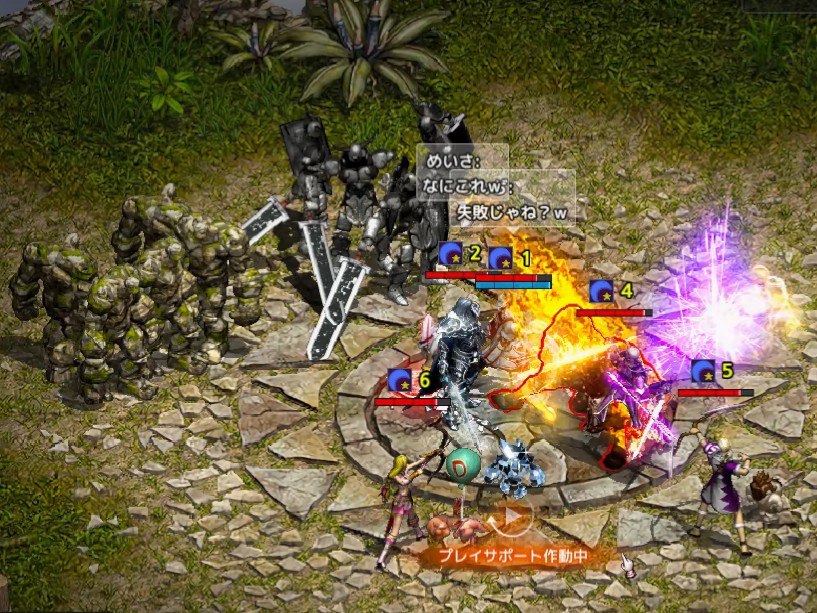Target party member 6's crescent moon marker

pos(400,380)
